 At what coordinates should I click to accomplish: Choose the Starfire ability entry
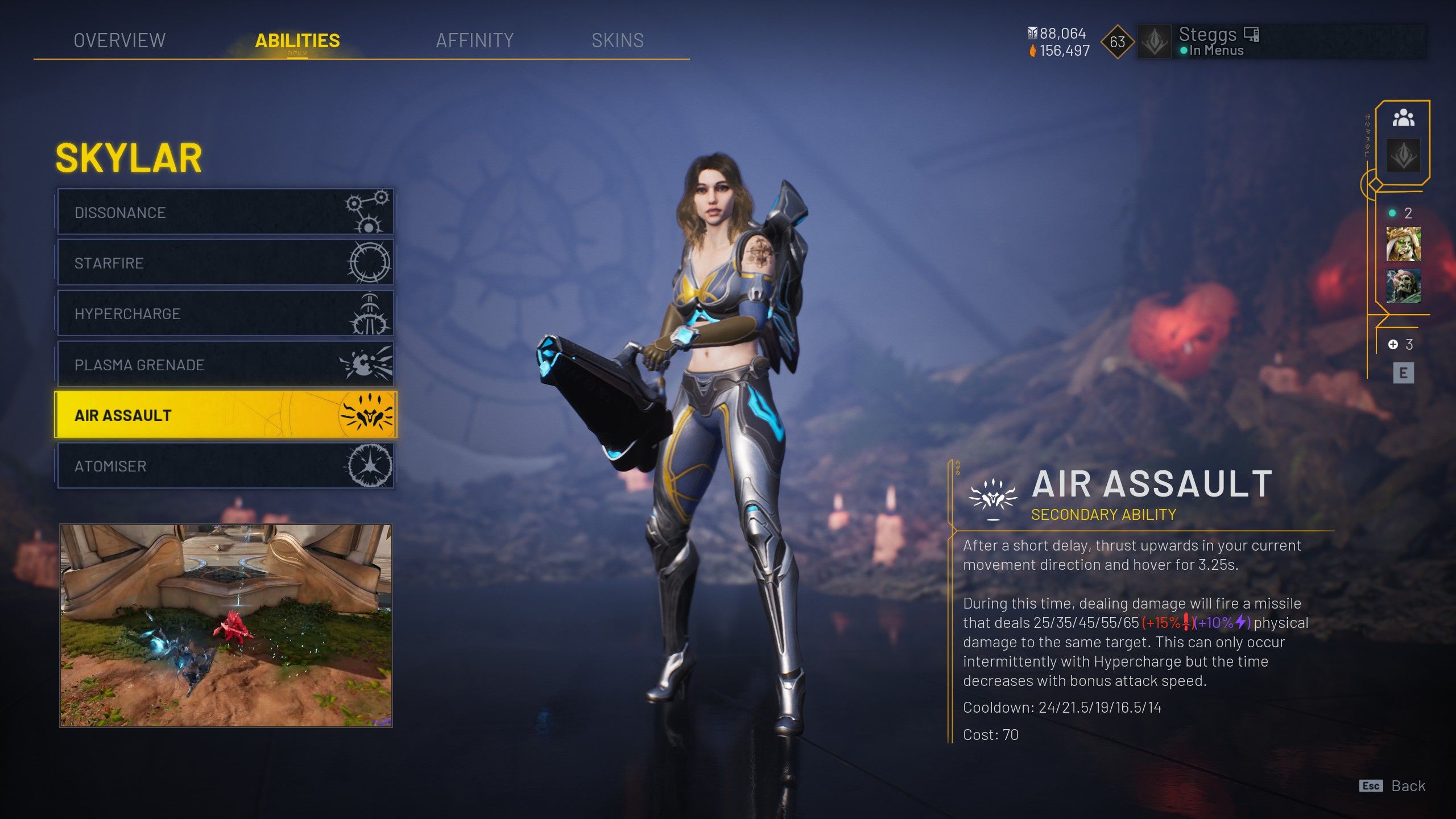pyautogui.click(x=225, y=263)
